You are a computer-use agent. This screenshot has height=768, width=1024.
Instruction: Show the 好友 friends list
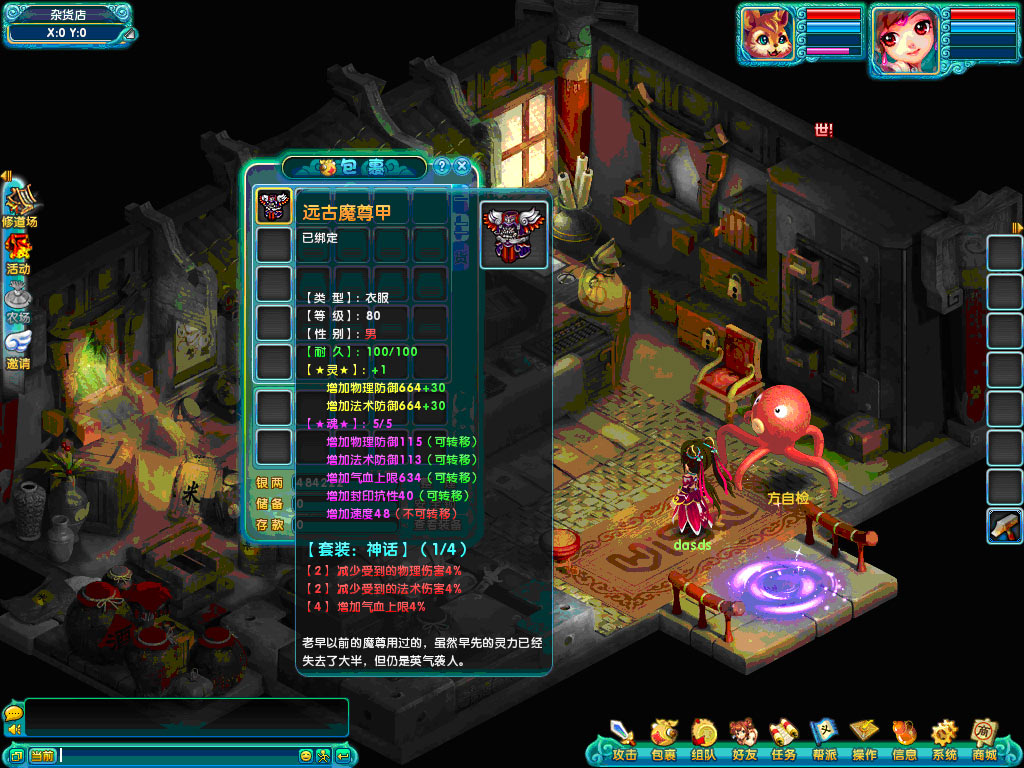(743, 738)
